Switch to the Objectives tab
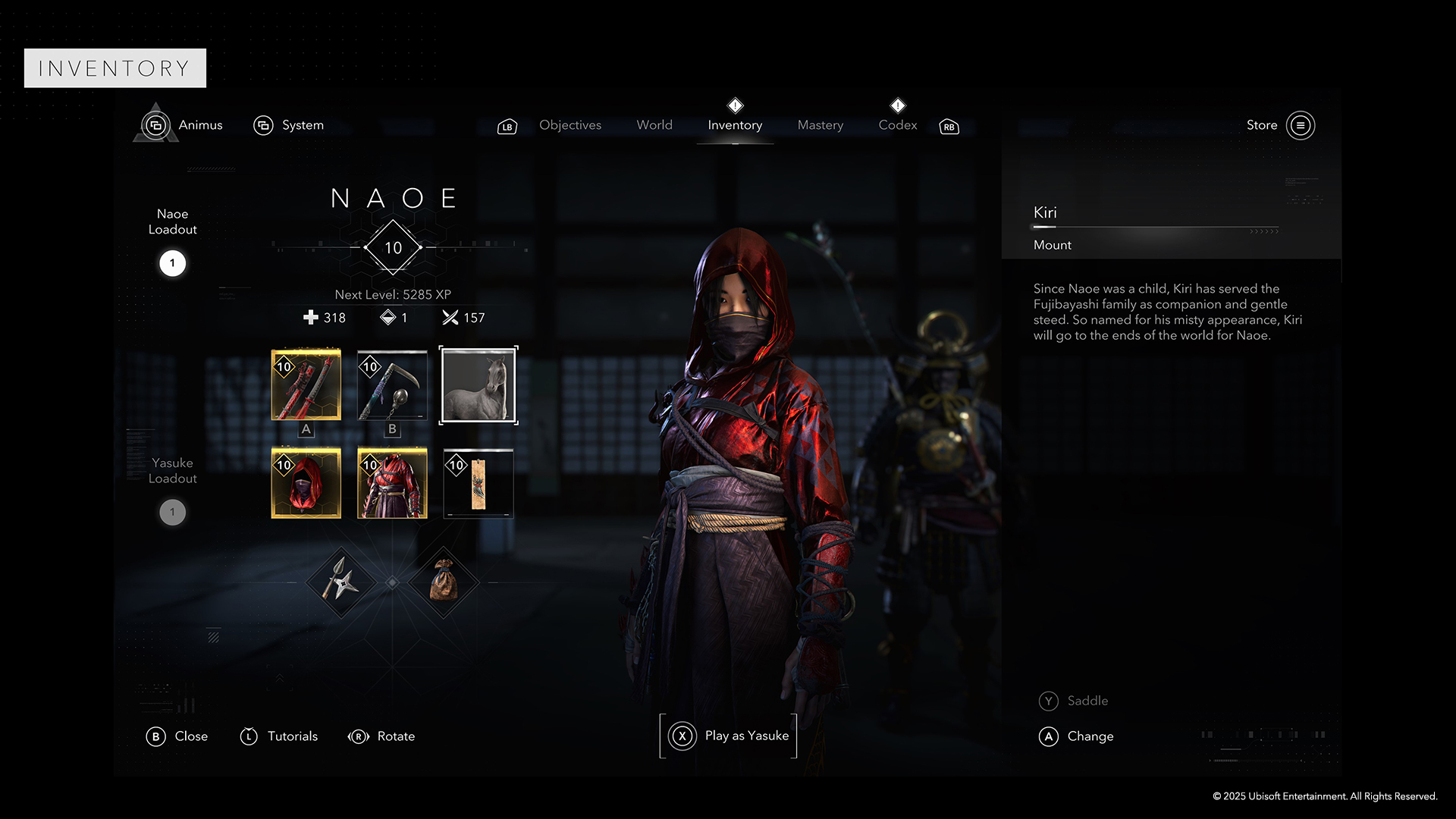 570,125
